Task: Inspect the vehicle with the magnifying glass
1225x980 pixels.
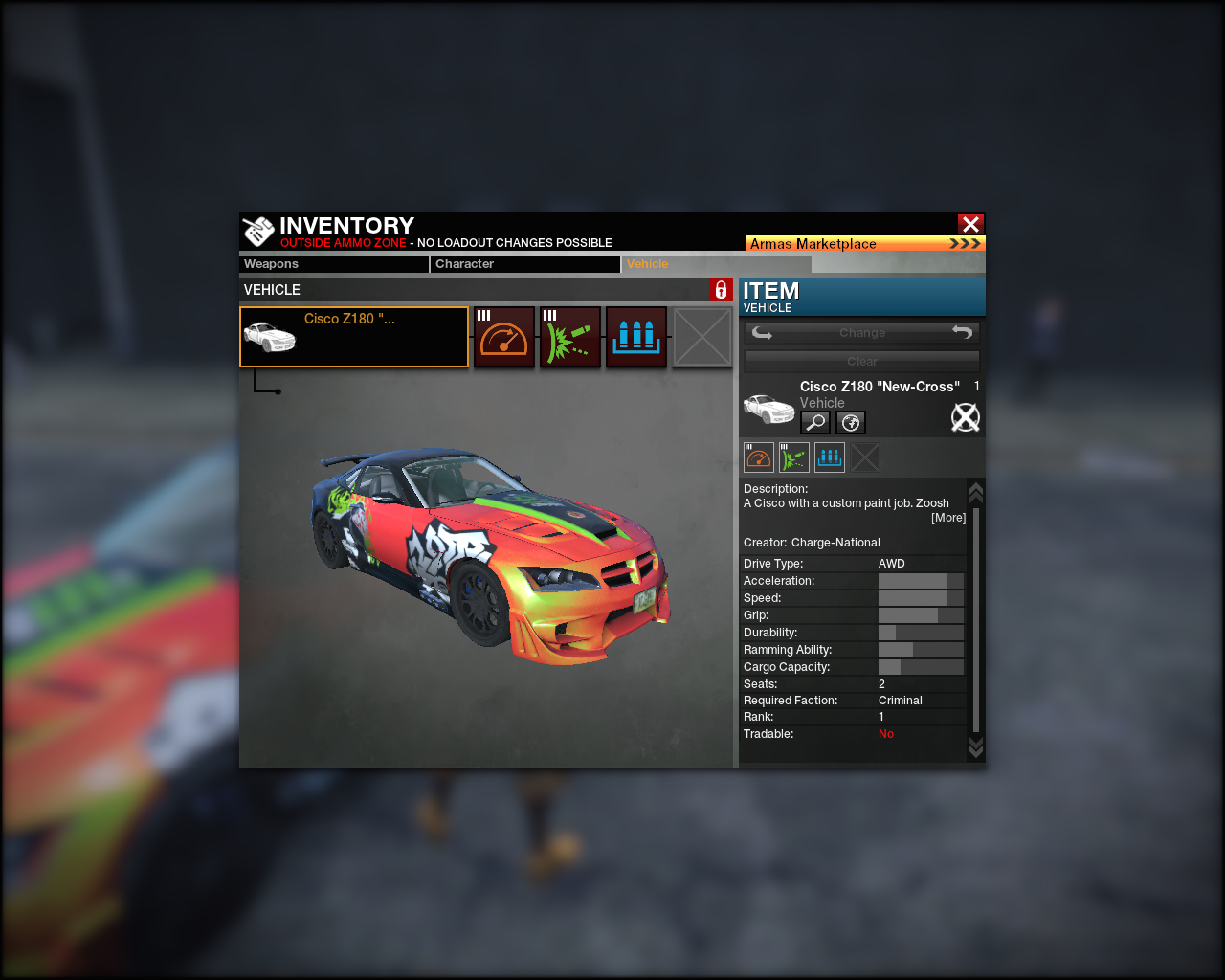Action: (x=815, y=422)
